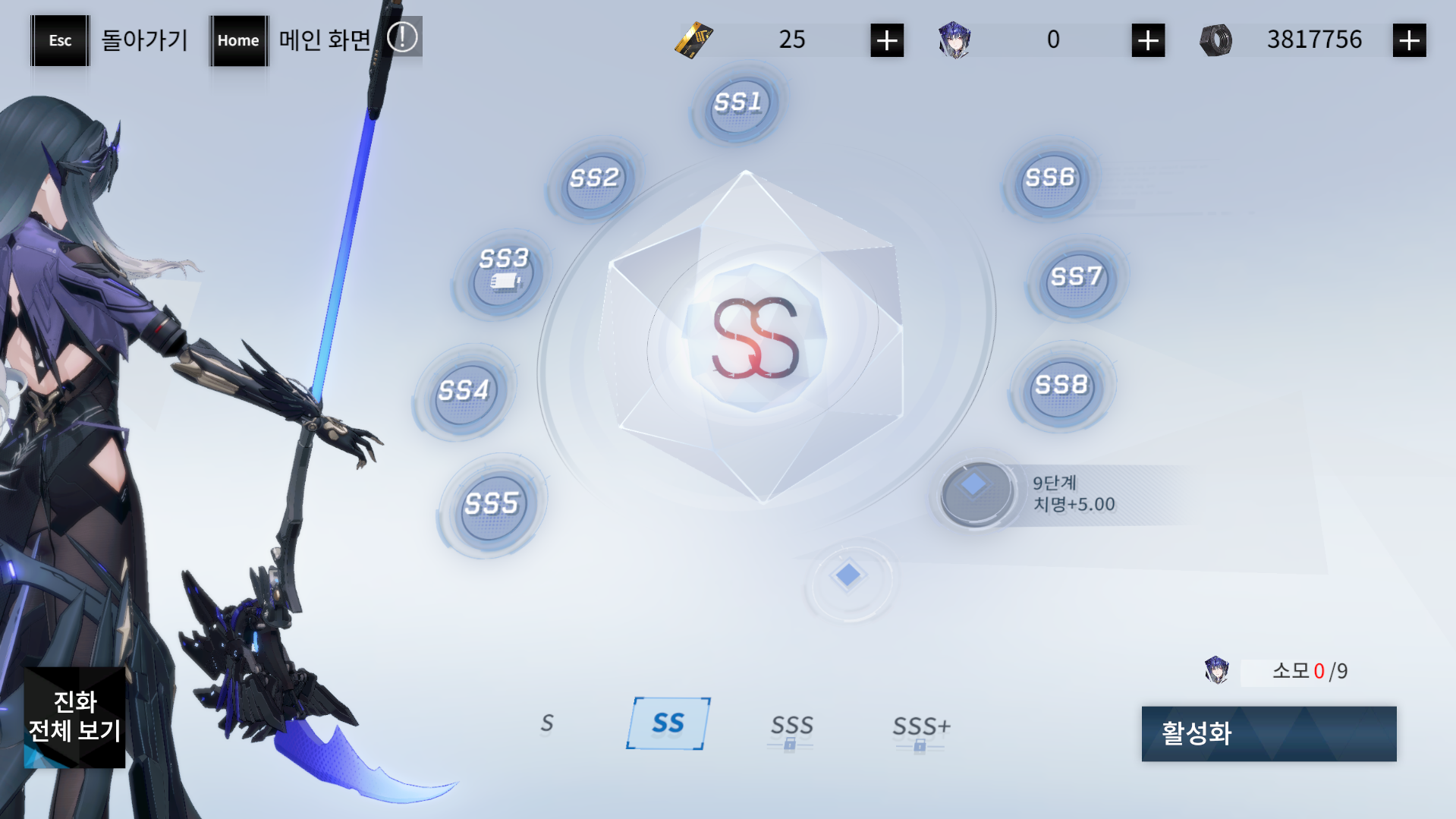Switch to the S rank tab

[546, 723]
